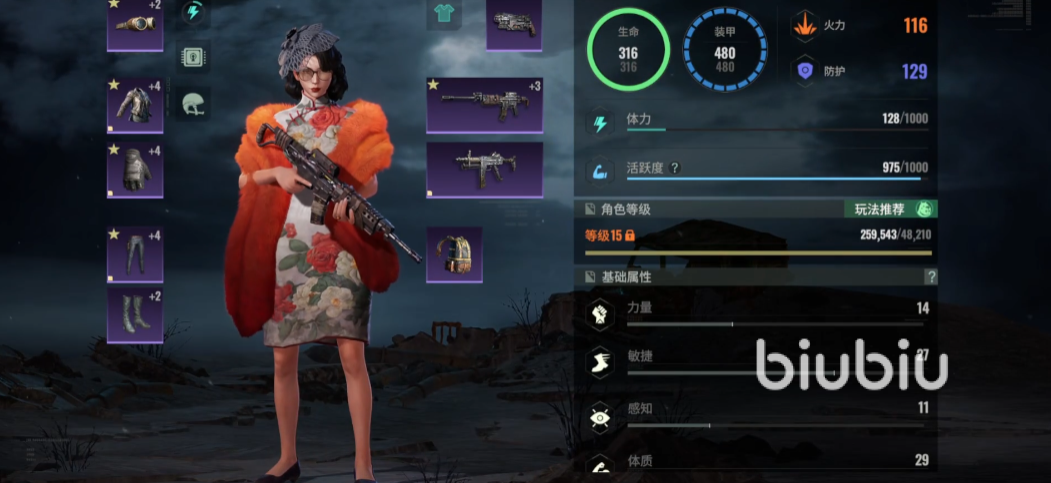Open the chip module icon

[x=193, y=57]
